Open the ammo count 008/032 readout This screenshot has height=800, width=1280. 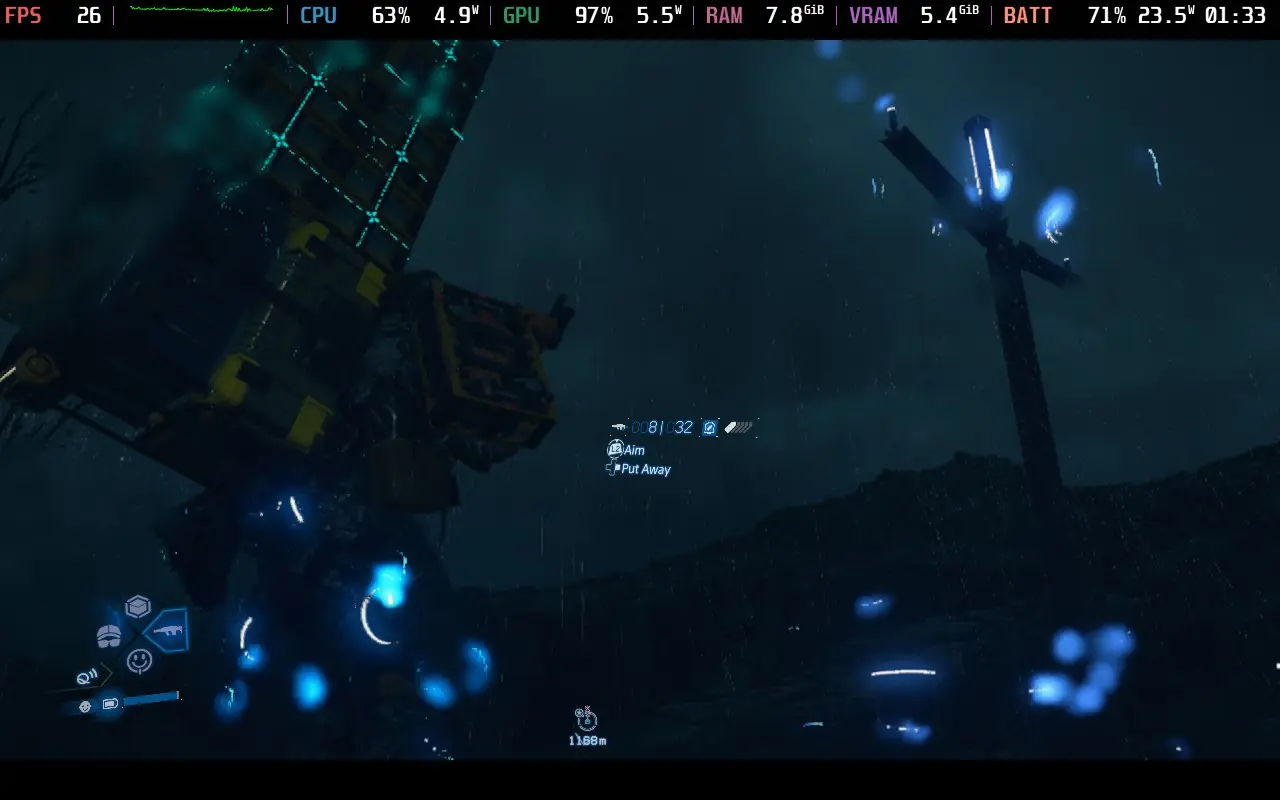pos(662,427)
